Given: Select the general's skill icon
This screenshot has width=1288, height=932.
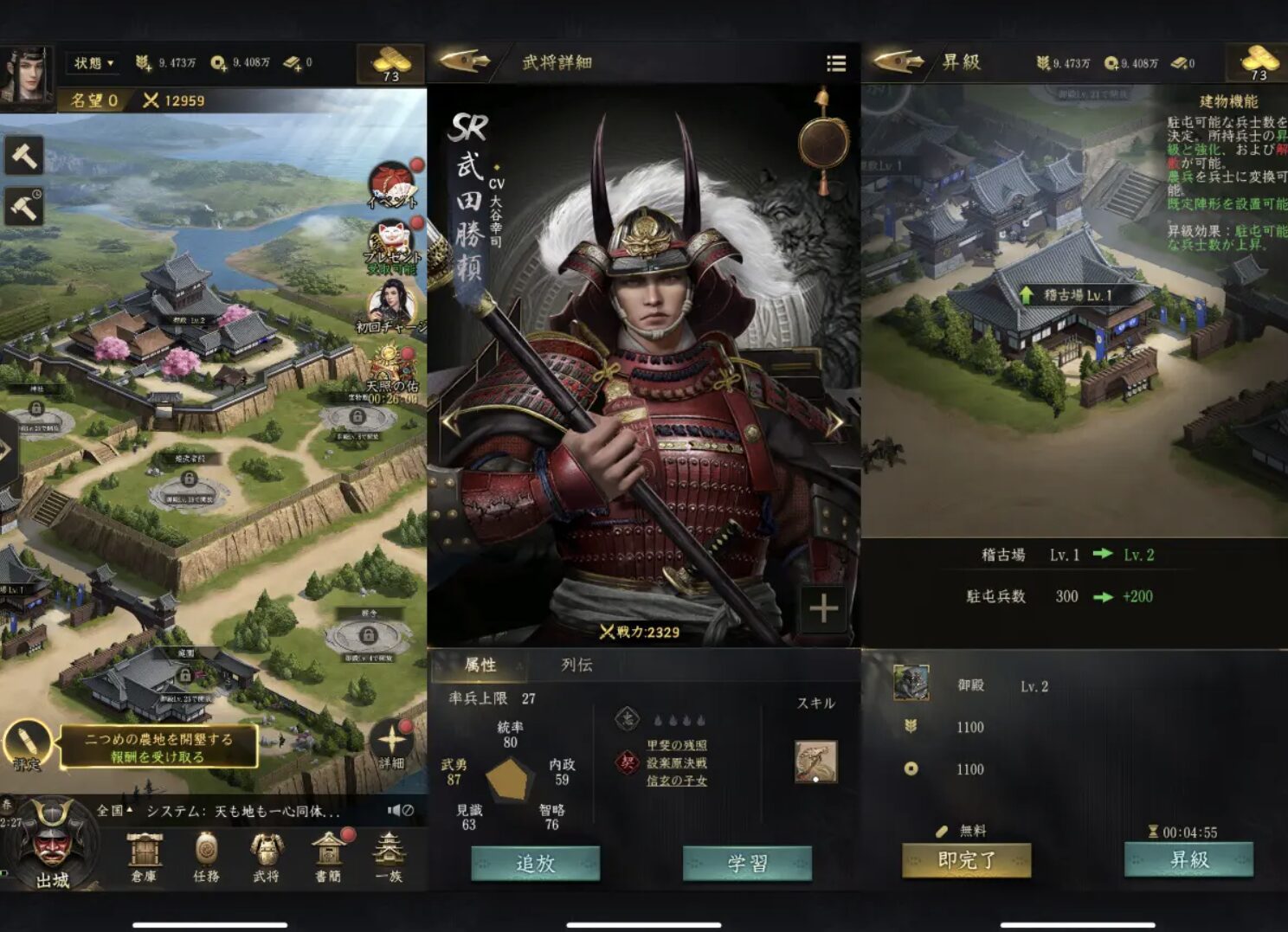Looking at the screenshot, I should point(815,762).
